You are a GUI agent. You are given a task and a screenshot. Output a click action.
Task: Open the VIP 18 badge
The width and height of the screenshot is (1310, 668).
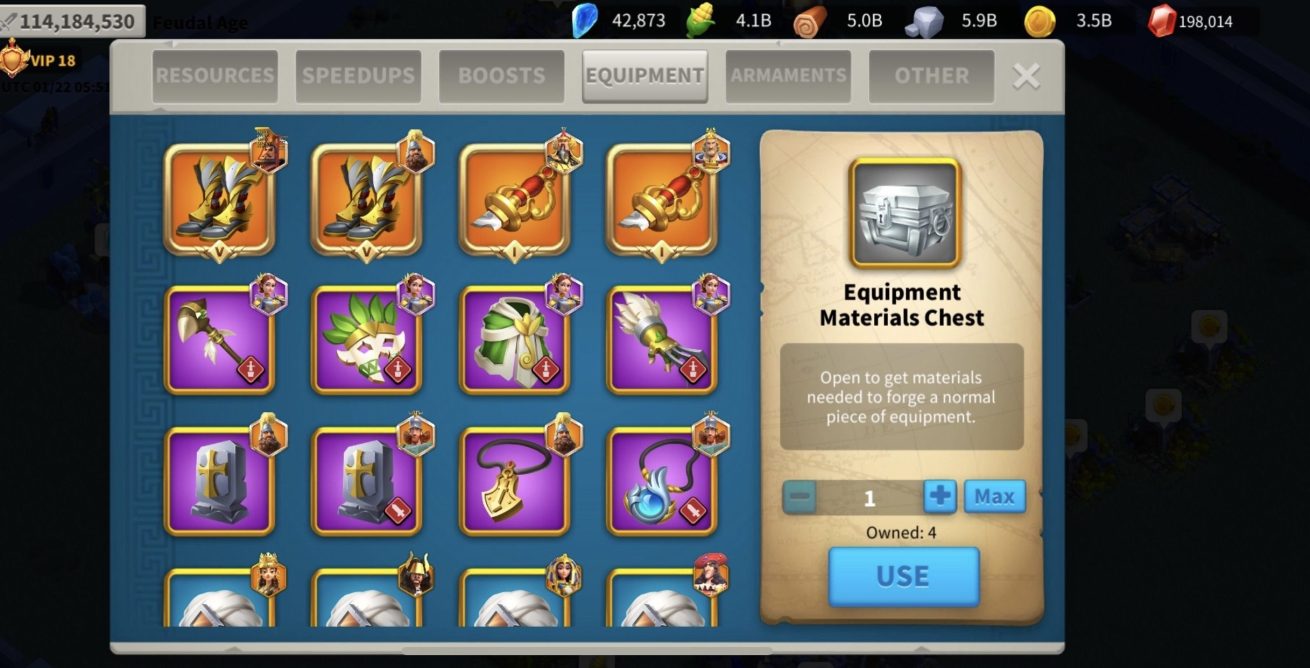click(40, 60)
